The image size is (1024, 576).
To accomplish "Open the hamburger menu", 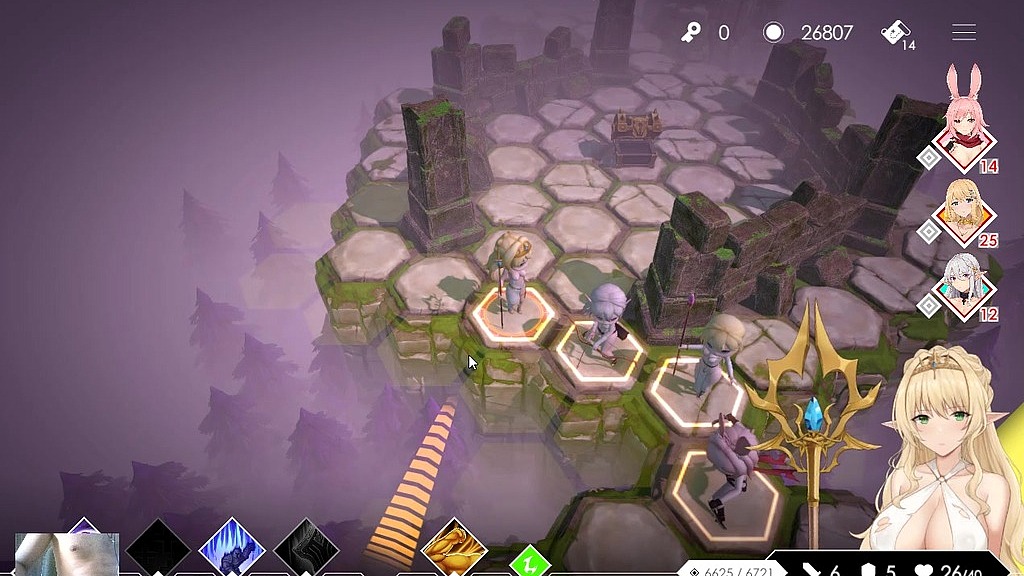I will coord(963,33).
